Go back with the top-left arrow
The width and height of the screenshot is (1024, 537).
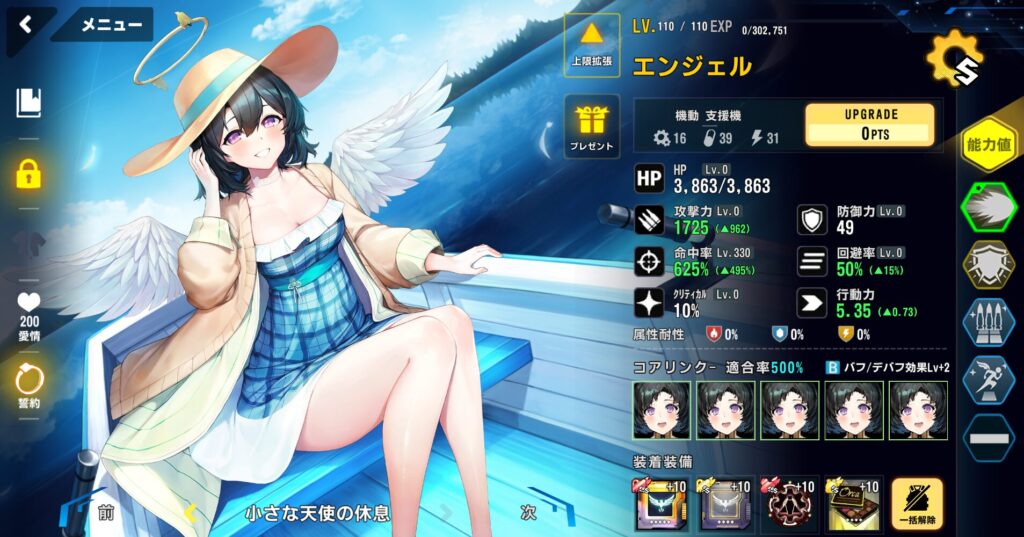(x=26, y=24)
